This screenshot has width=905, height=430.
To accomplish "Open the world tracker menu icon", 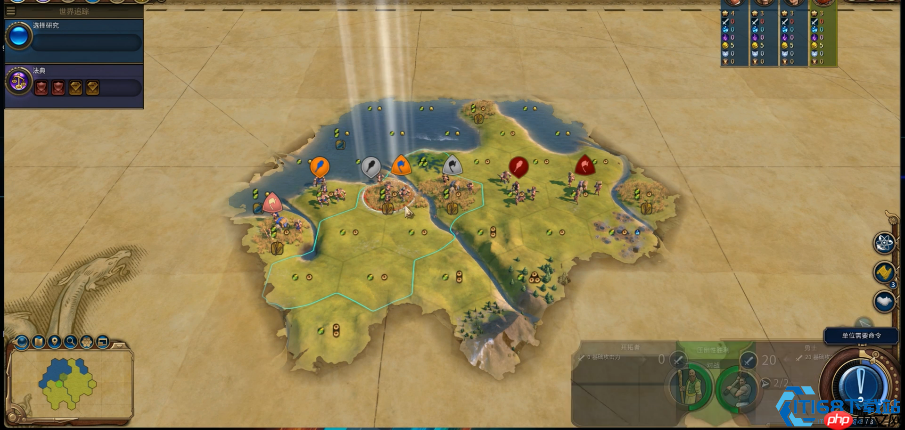I will pyautogui.click(x=8, y=11).
